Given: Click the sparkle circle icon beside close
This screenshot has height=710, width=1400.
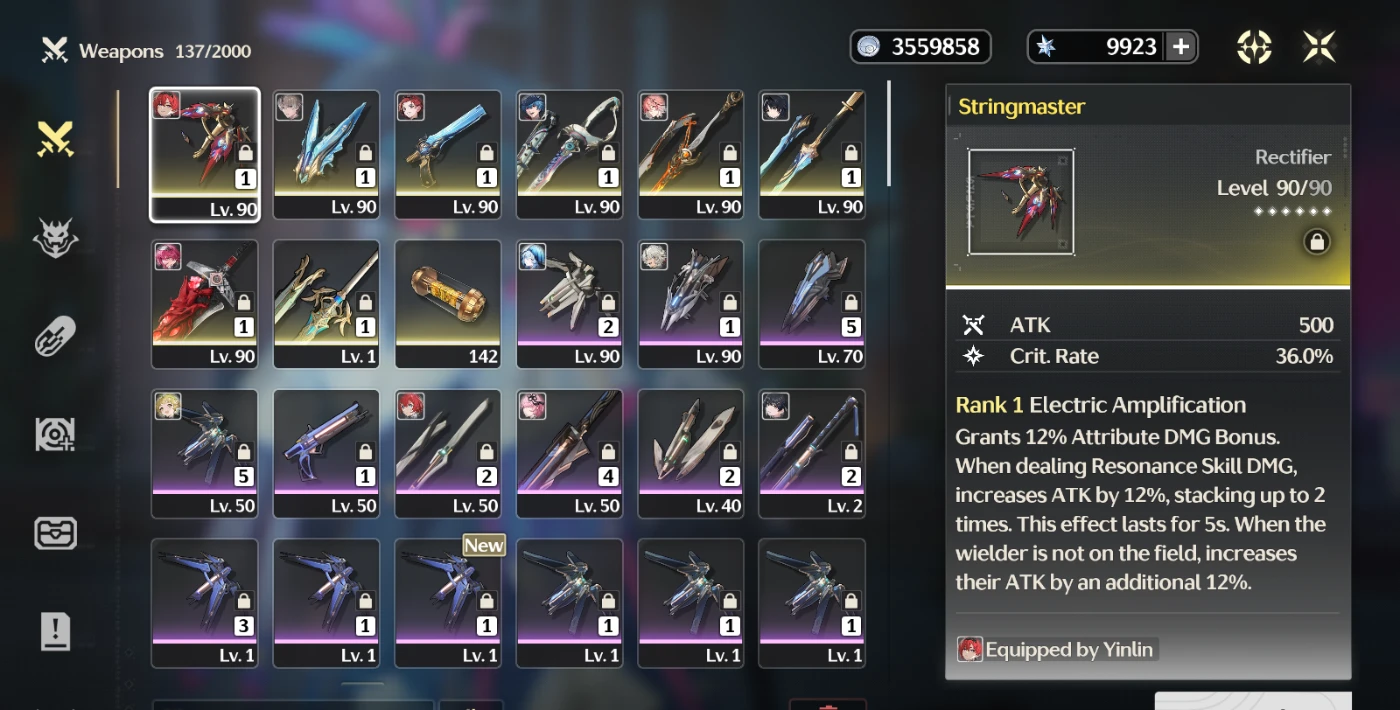Looking at the screenshot, I should tap(1254, 47).
